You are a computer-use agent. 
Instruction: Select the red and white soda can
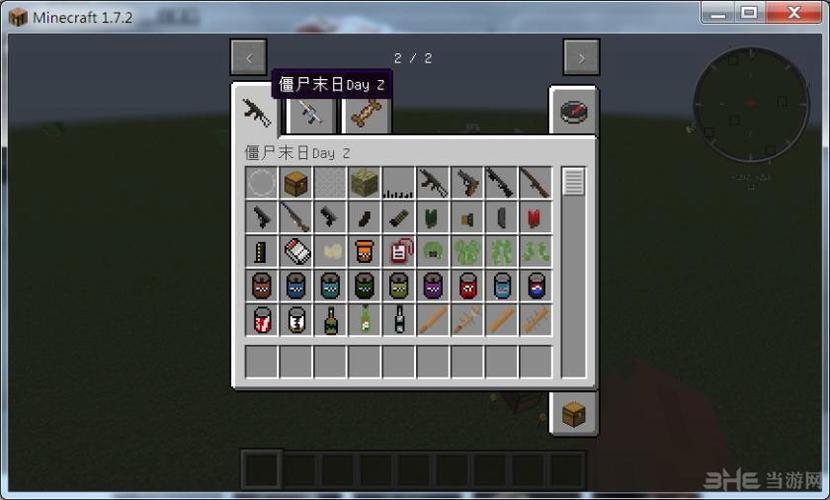(262, 319)
